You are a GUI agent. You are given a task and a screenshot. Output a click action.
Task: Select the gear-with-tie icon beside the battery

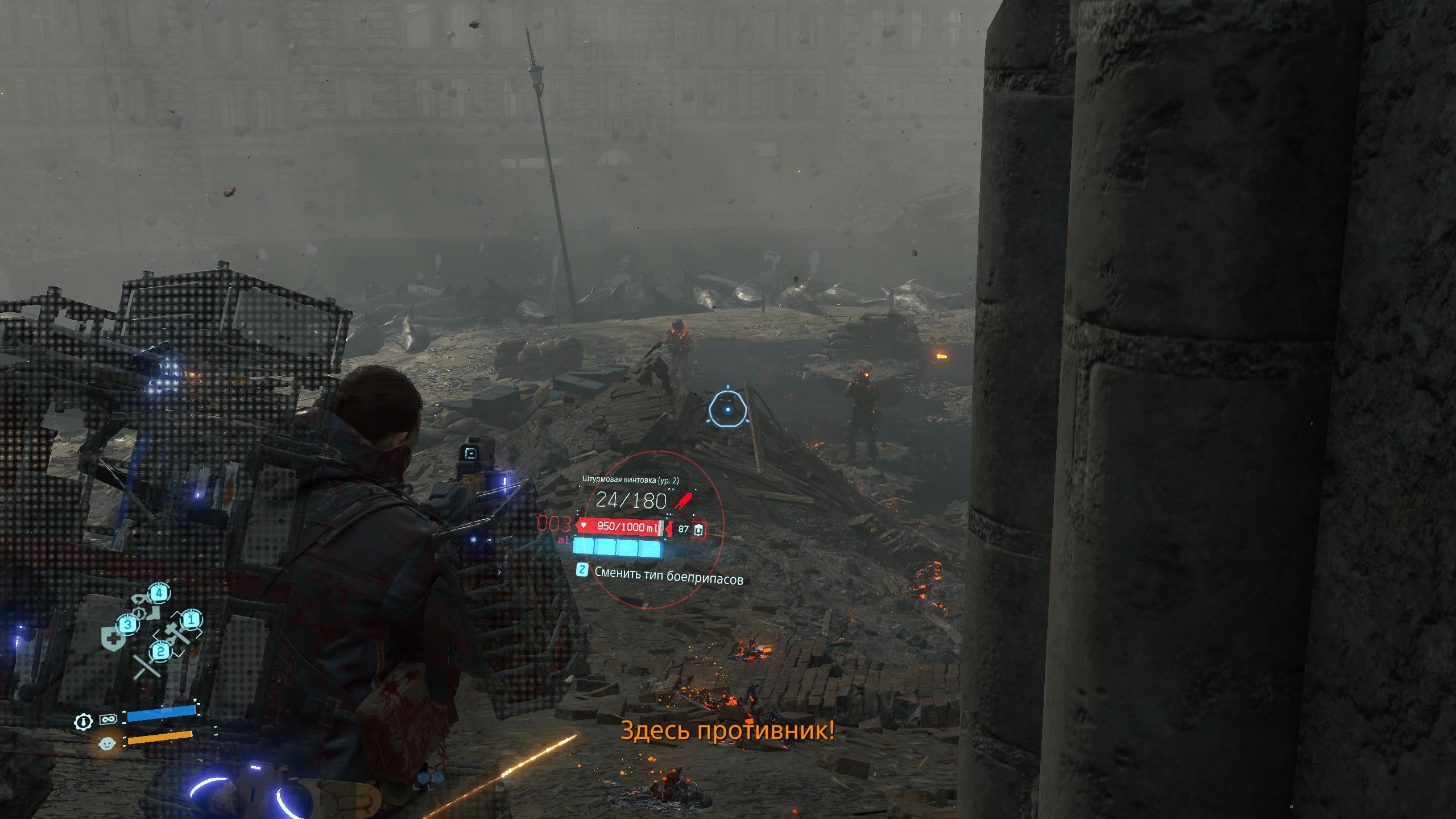tap(84, 722)
